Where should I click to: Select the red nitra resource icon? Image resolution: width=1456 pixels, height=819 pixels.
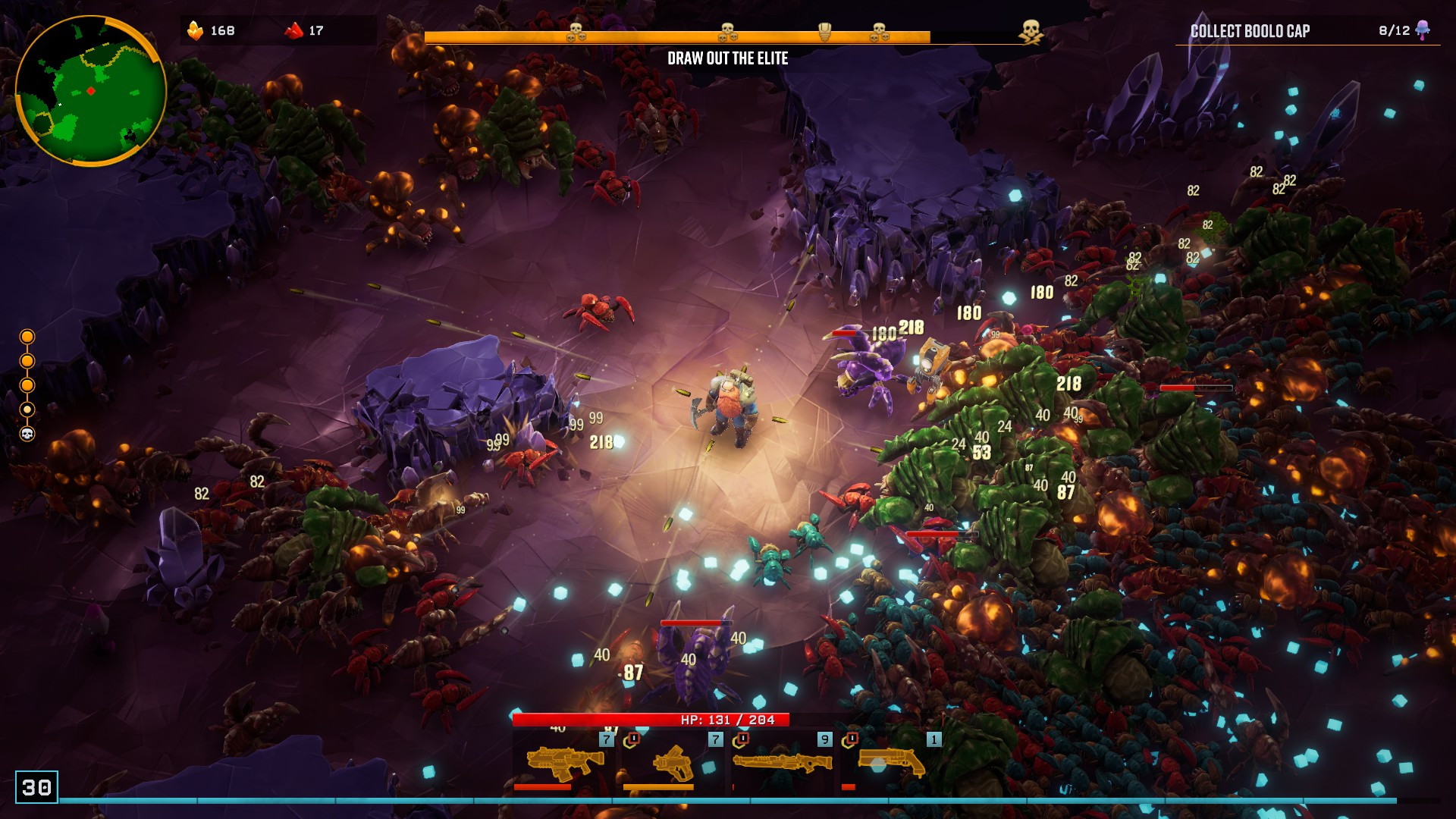293,30
